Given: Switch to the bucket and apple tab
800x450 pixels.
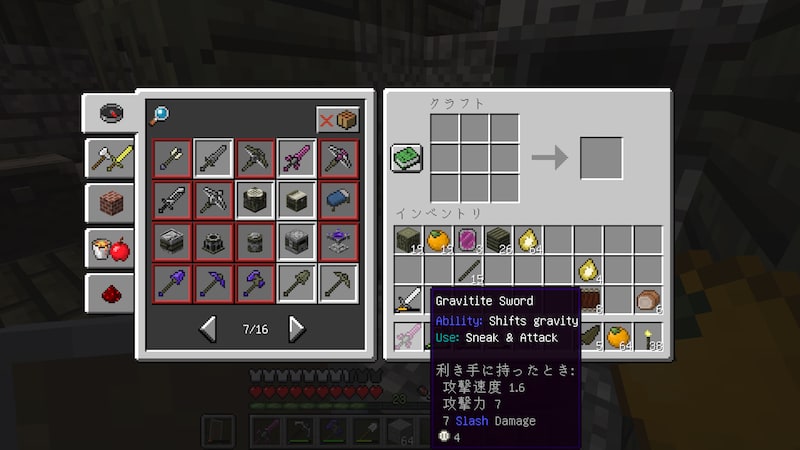Looking at the screenshot, I should point(110,248).
